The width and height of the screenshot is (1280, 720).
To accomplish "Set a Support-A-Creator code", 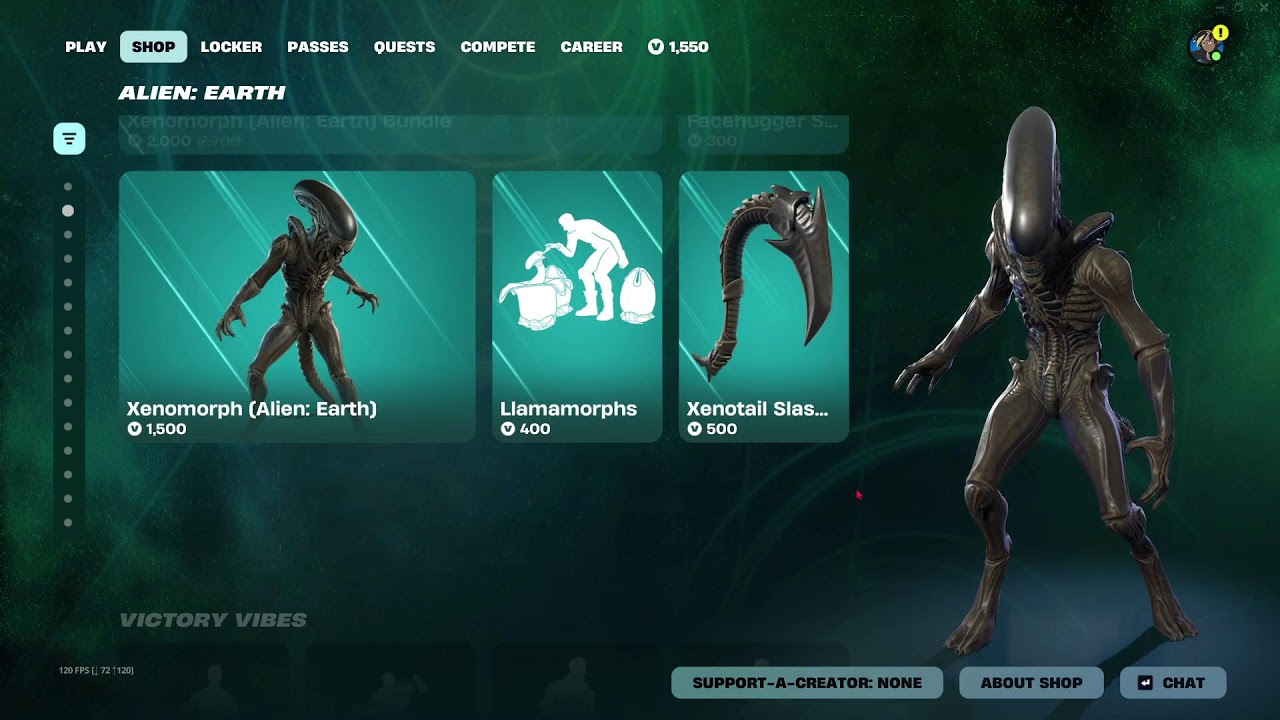I will click(x=807, y=683).
